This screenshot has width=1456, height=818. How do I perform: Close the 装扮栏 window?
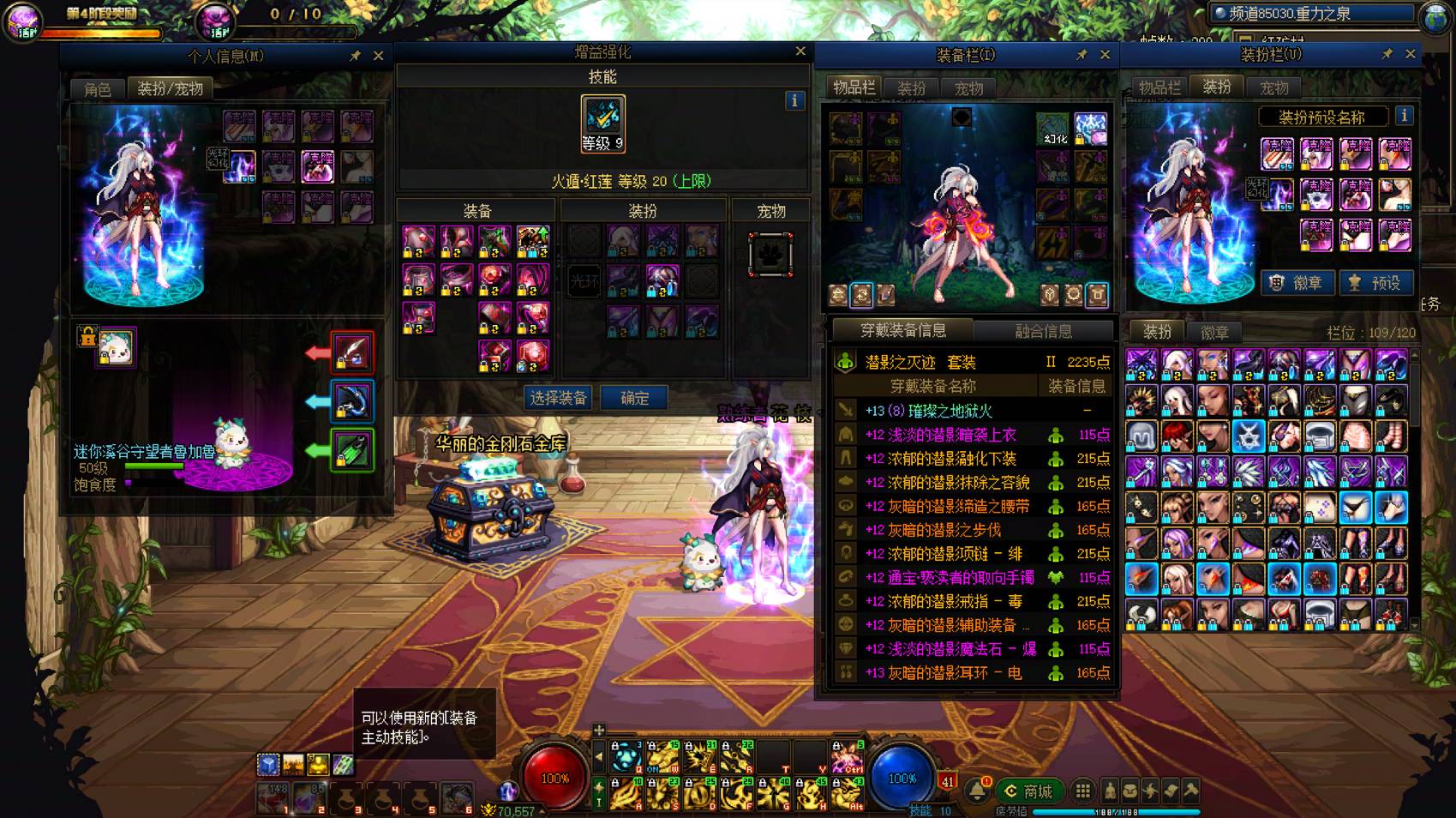1410,54
